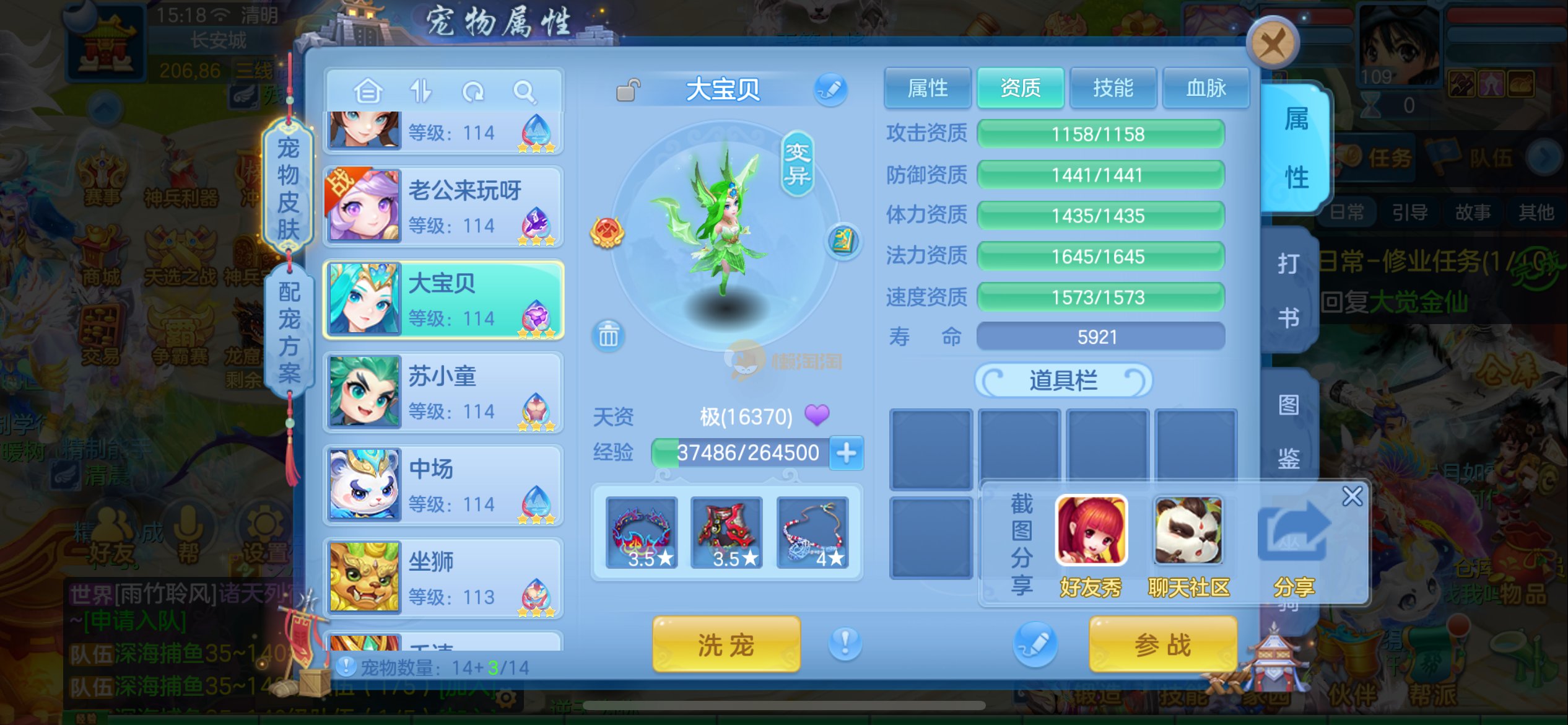Viewport: 1568px width, 725px height.
Task: Open the 配宠方案 pet plan side tab
Action: 289,332
